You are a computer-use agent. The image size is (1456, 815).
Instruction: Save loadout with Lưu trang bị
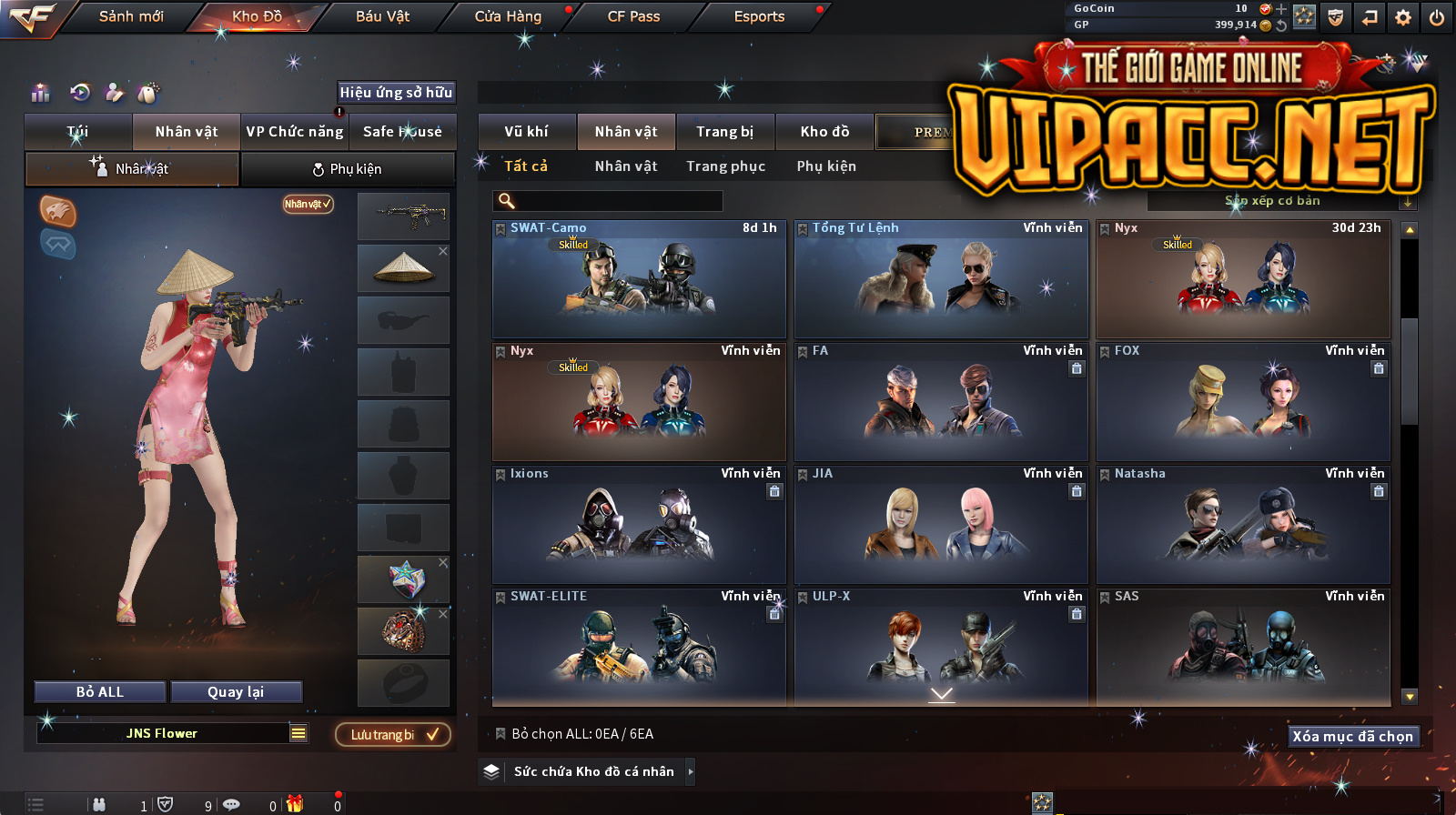tap(393, 735)
